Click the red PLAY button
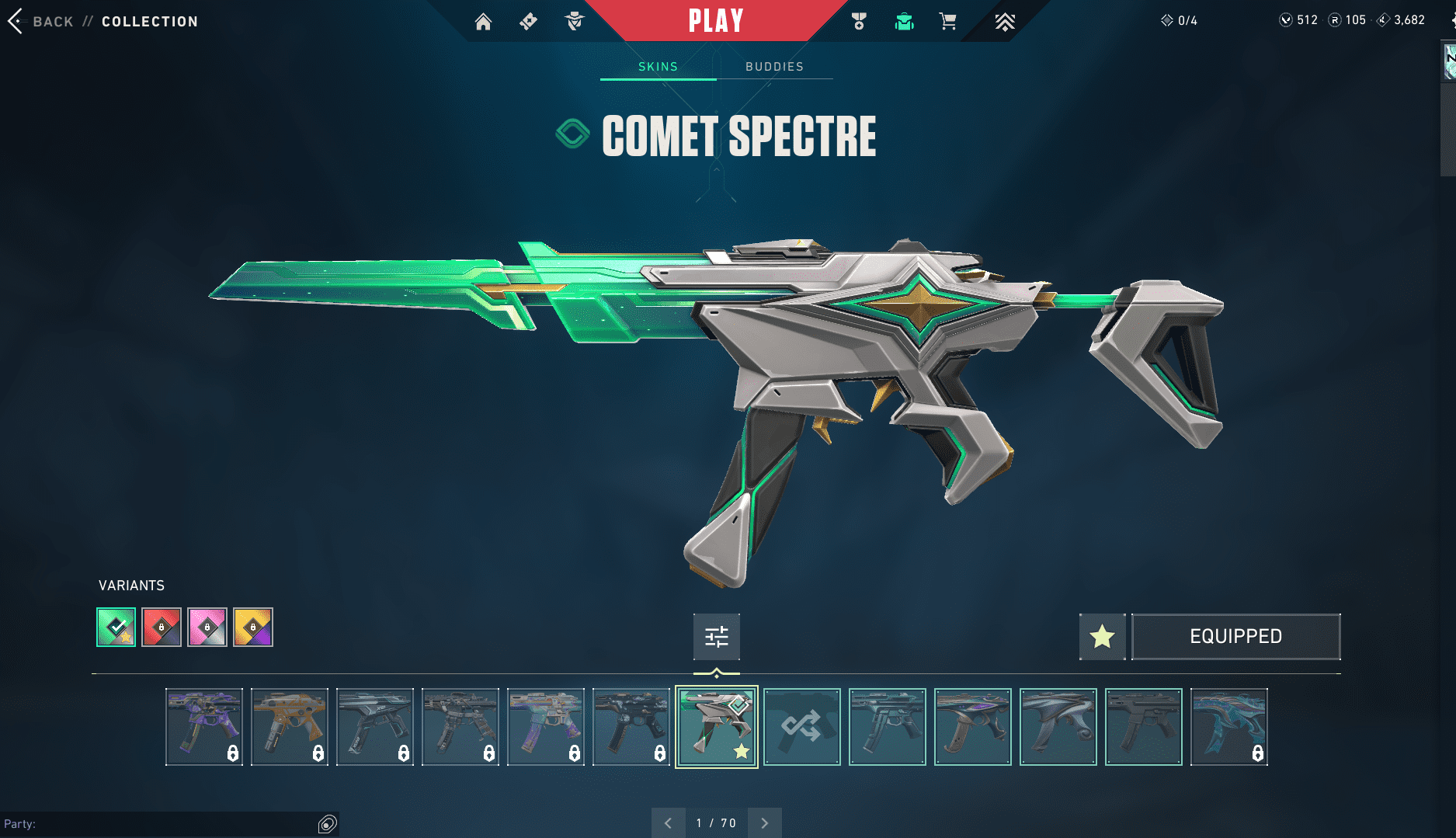1456x838 pixels. point(716,21)
